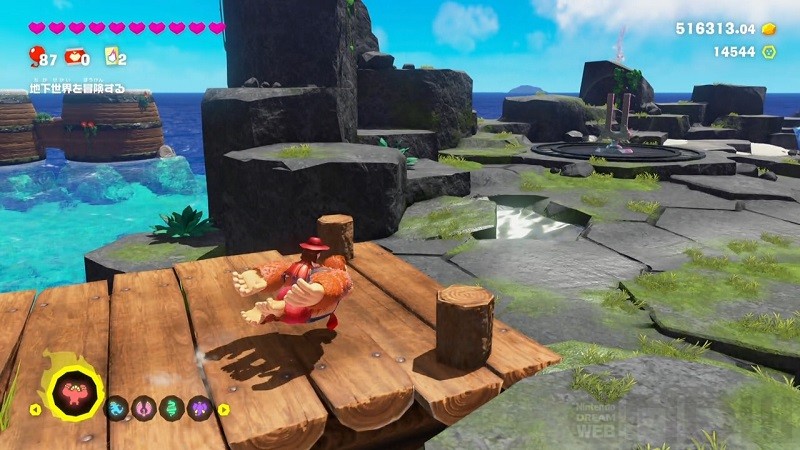This screenshot has width=800, height=450.
Task: Open the objective tracker text 地下世界を冒険する
Action: (x=77, y=89)
